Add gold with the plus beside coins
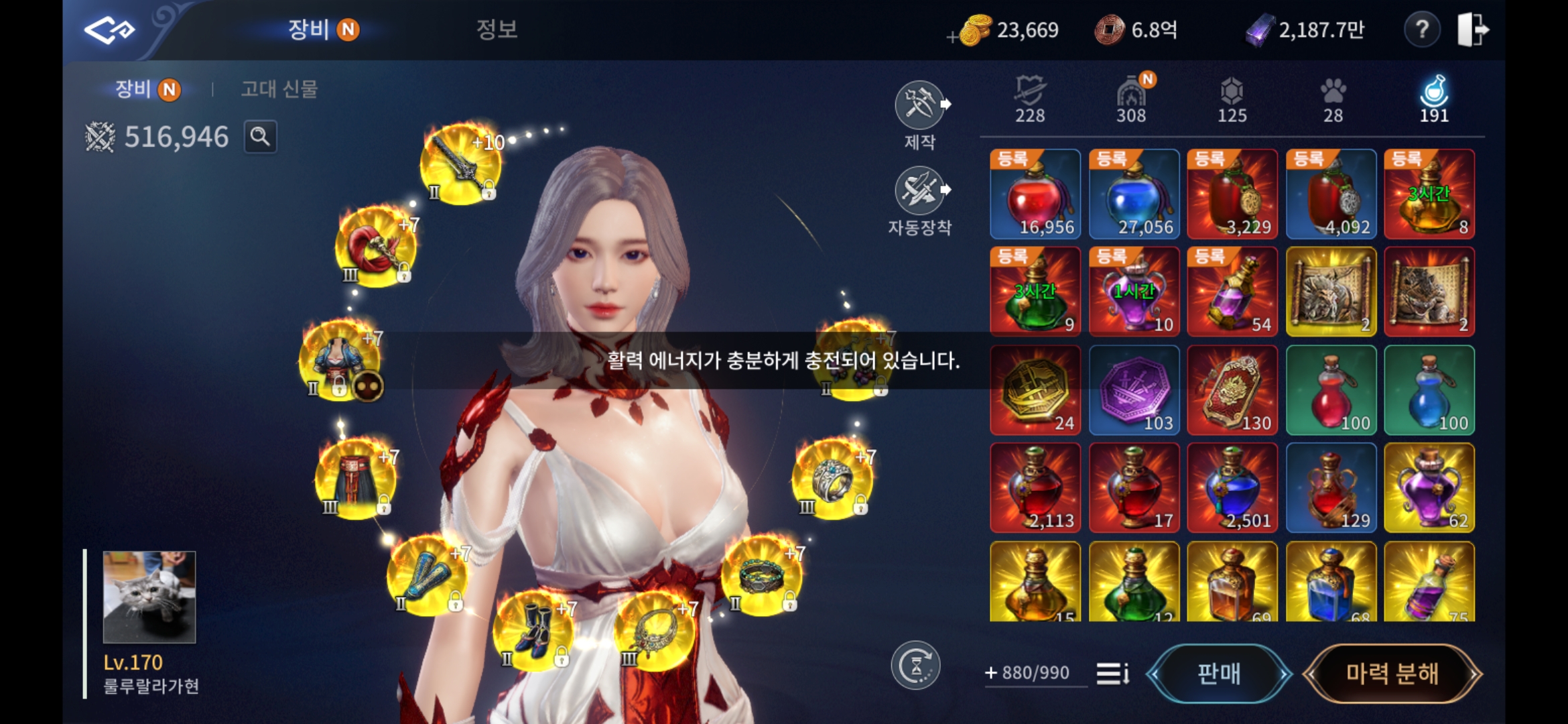The height and width of the screenshot is (724, 1568). 952,38
